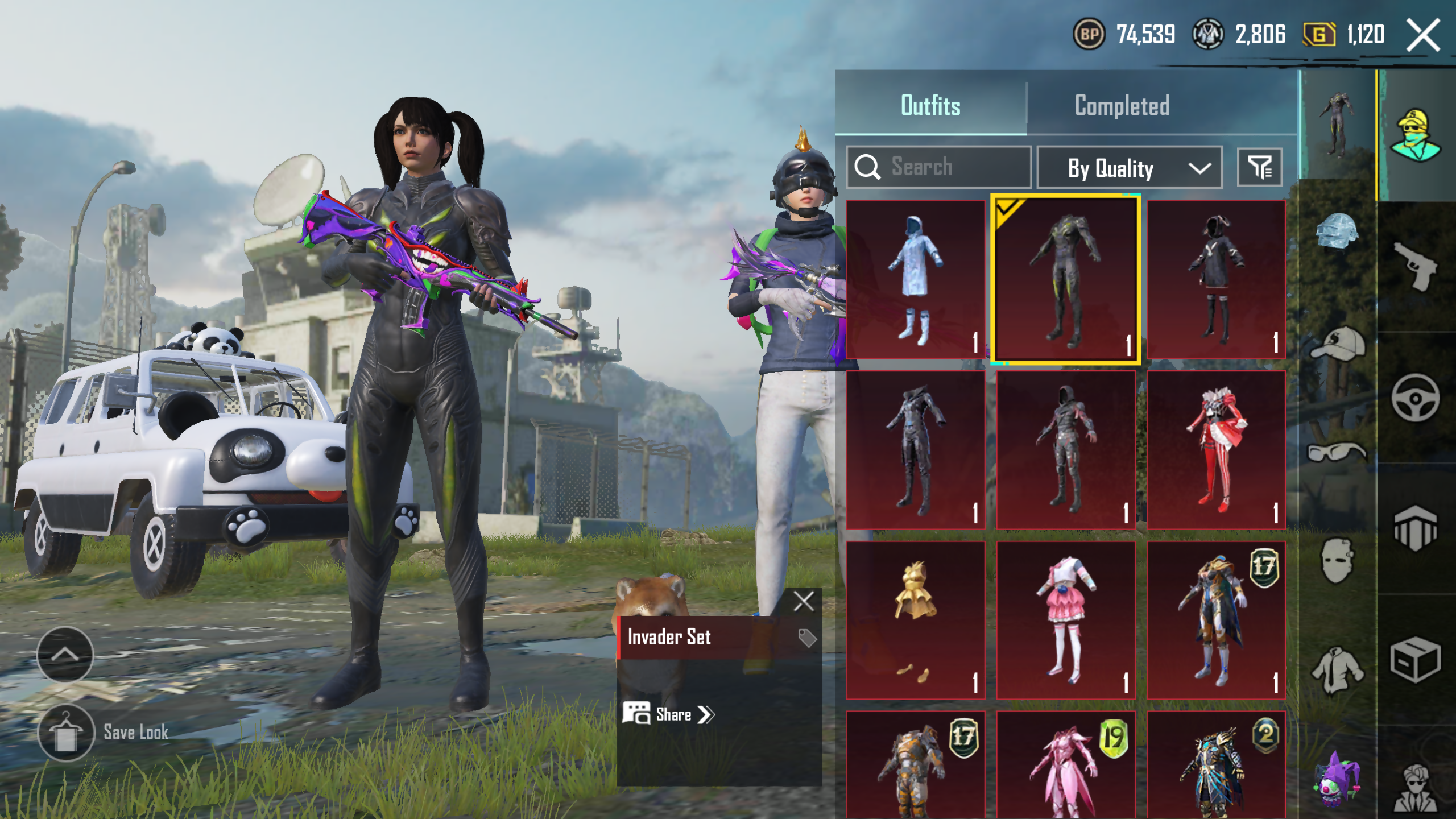Screen dimensions: 1456x819
Task: Click the outfit Search field
Action: tap(938, 167)
